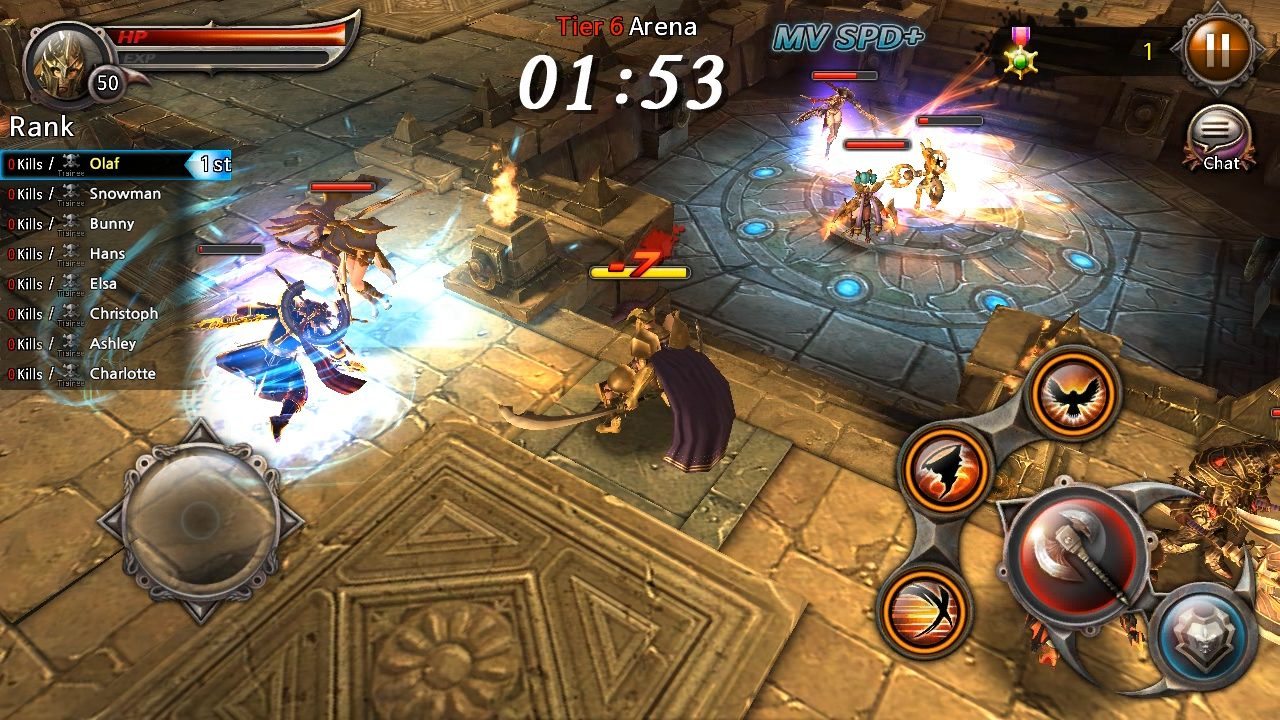Tap the virtual joystick pad

pos(200,522)
